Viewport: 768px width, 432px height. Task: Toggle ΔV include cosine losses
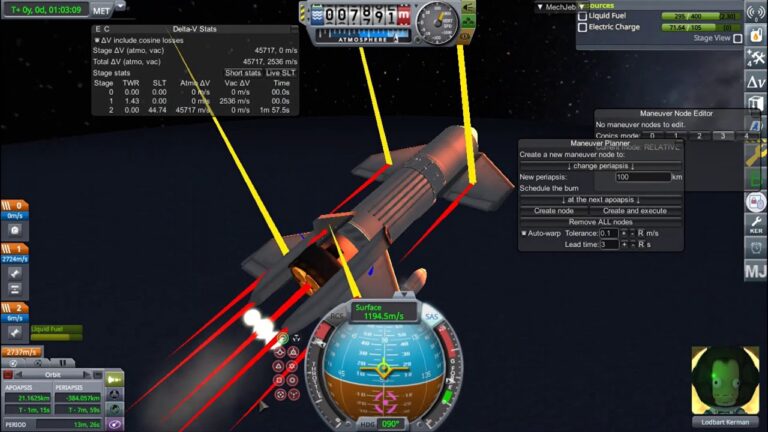[96, 38]
